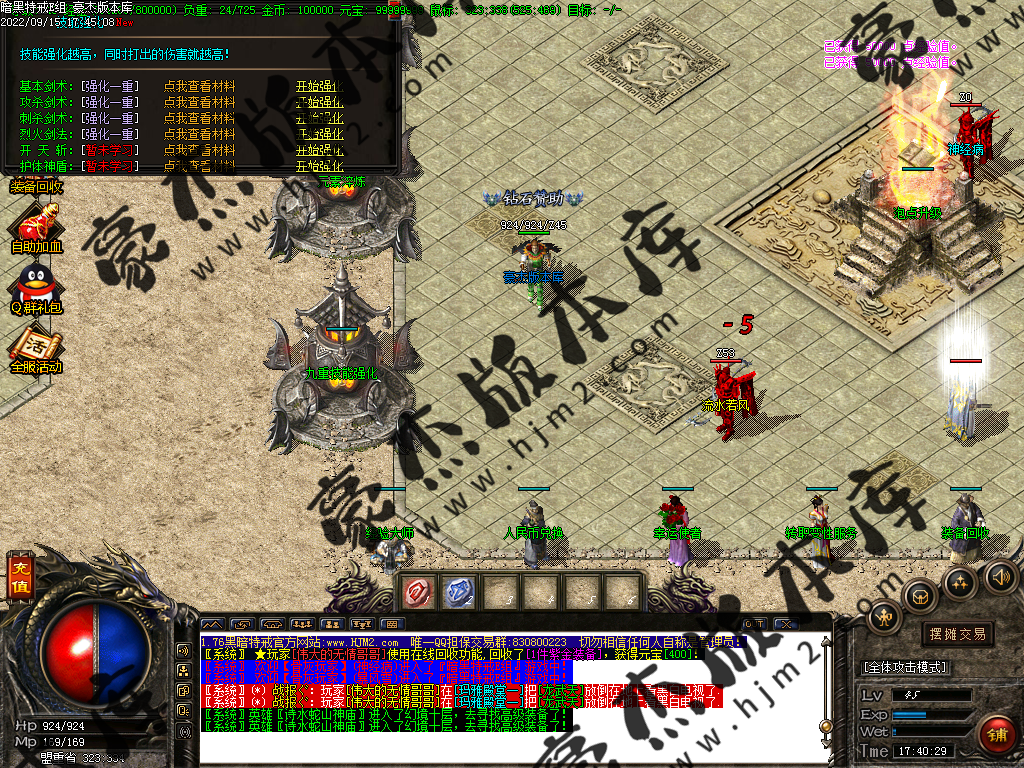This screenshot has width=1024, height=768.
Task: Open 全服活动 server events icon
Action: click(36, 349)
